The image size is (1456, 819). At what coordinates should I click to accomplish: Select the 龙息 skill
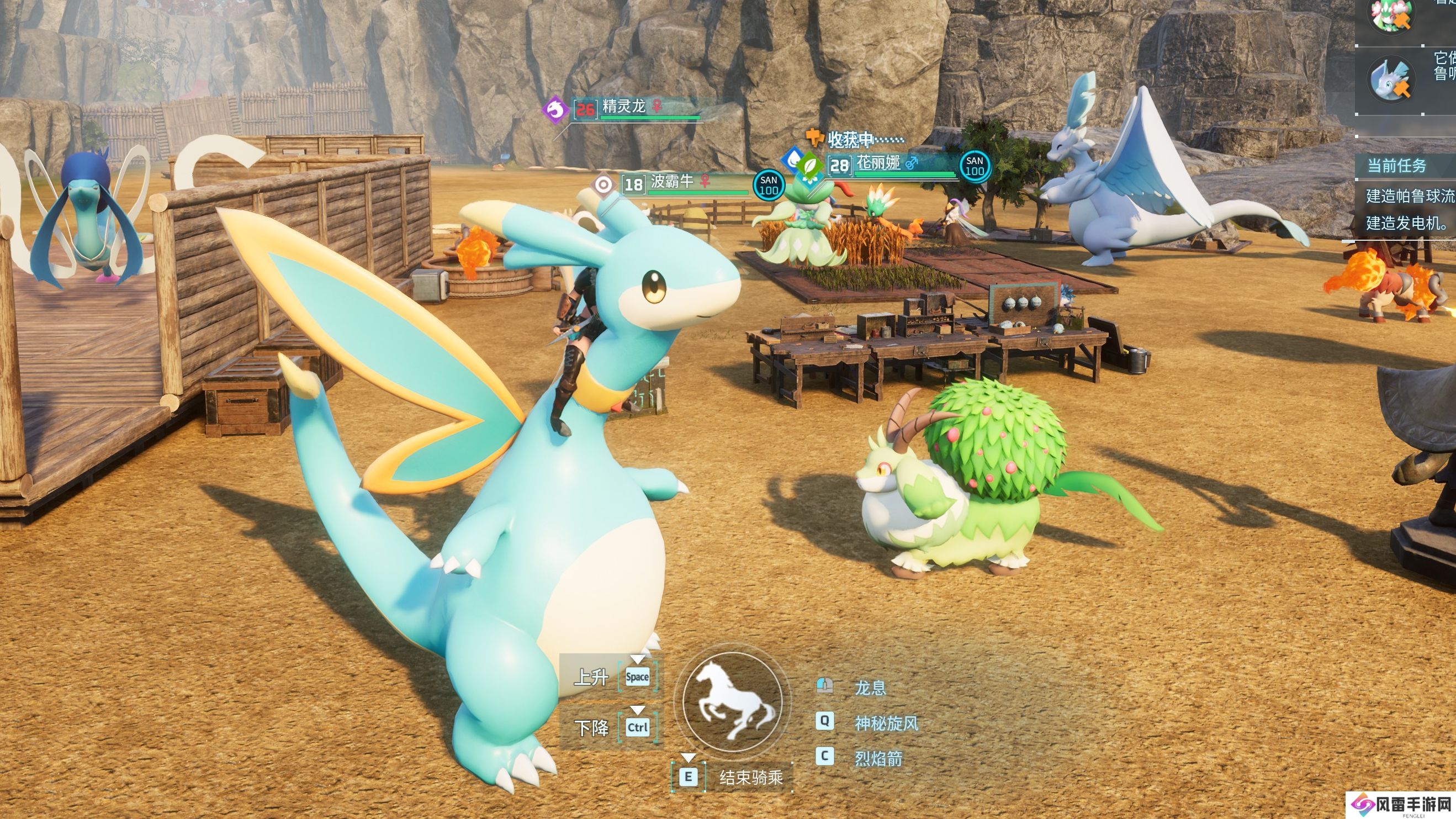click(870, 688)
